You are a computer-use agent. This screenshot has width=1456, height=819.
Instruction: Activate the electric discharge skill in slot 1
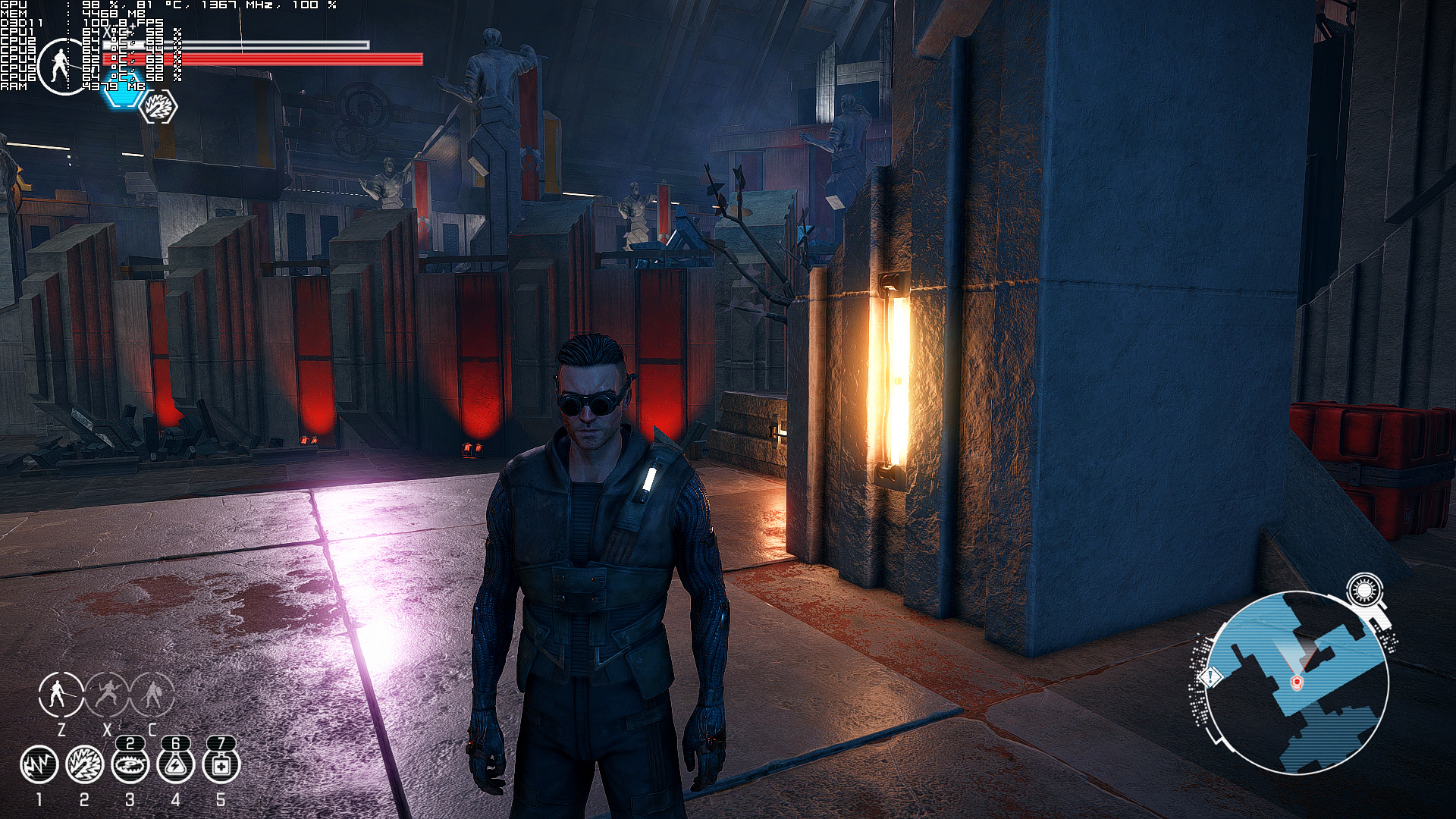pyautogui.click(x=39, y=765)
